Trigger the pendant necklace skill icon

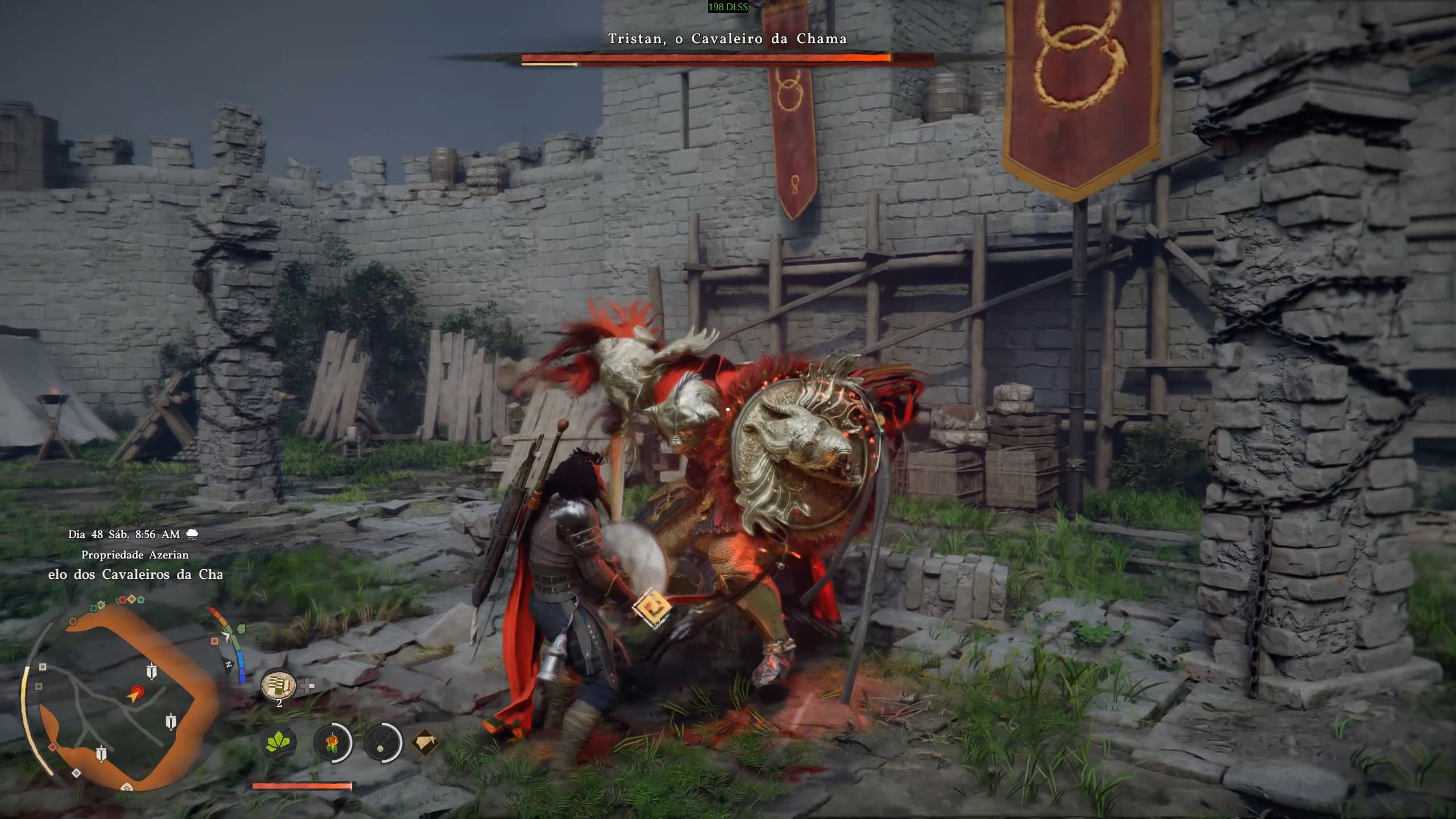(381, 743)
